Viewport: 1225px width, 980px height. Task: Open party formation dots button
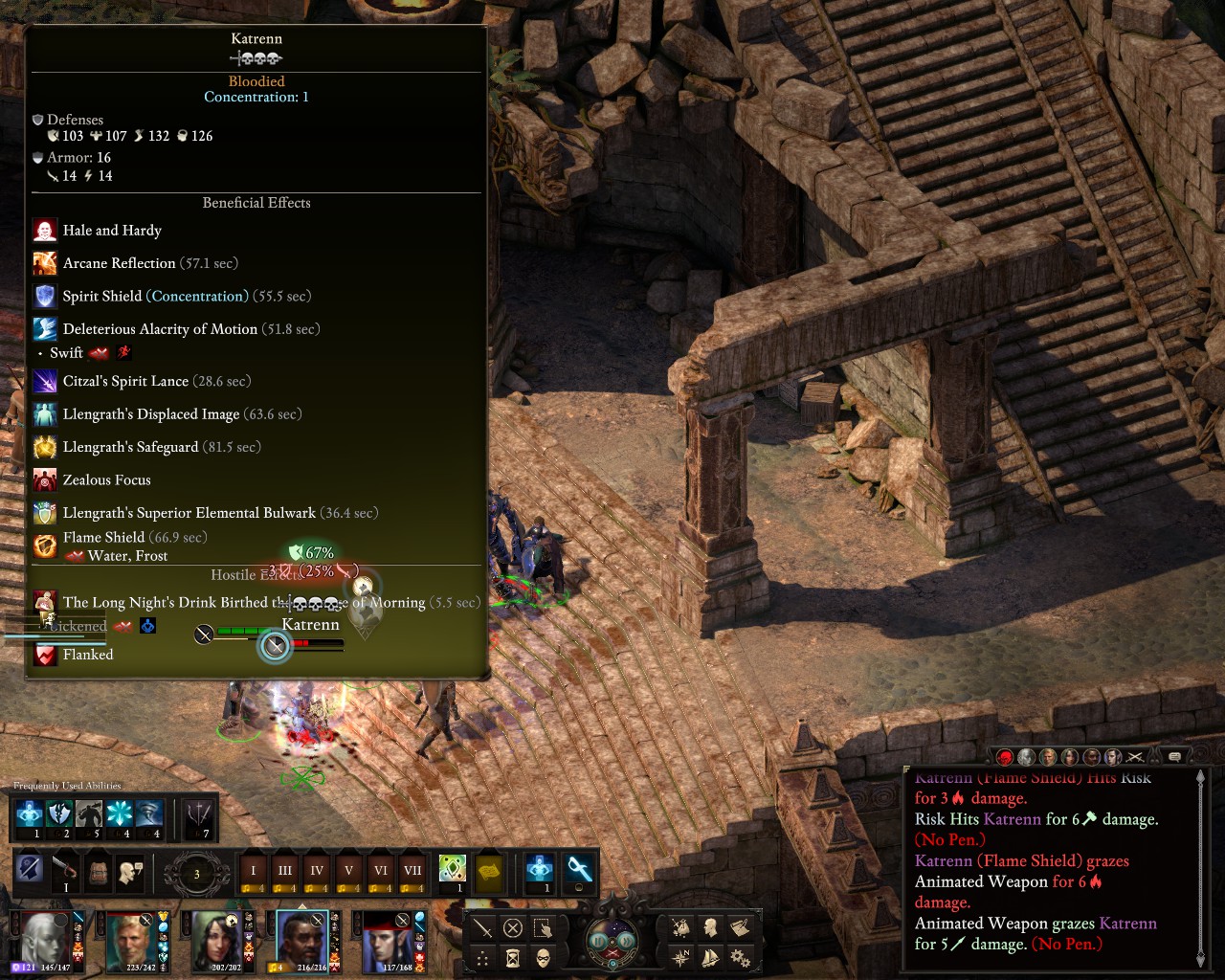click(x=483, y=958)
